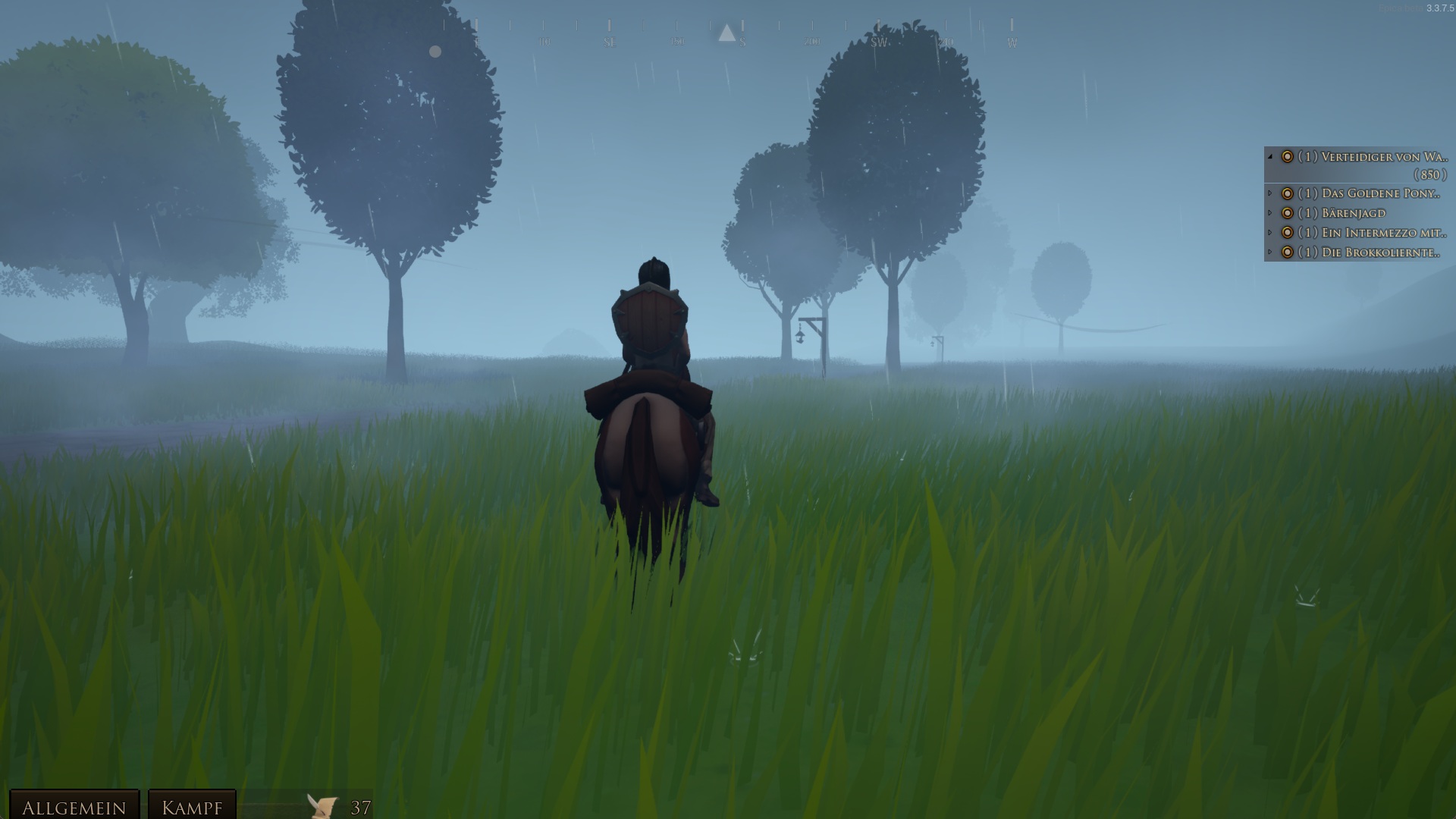The height and width of the screenshot is (819, 1456).
Task: Toggle tracking for the Bärenjagd quest
Action: [1269, 213]
